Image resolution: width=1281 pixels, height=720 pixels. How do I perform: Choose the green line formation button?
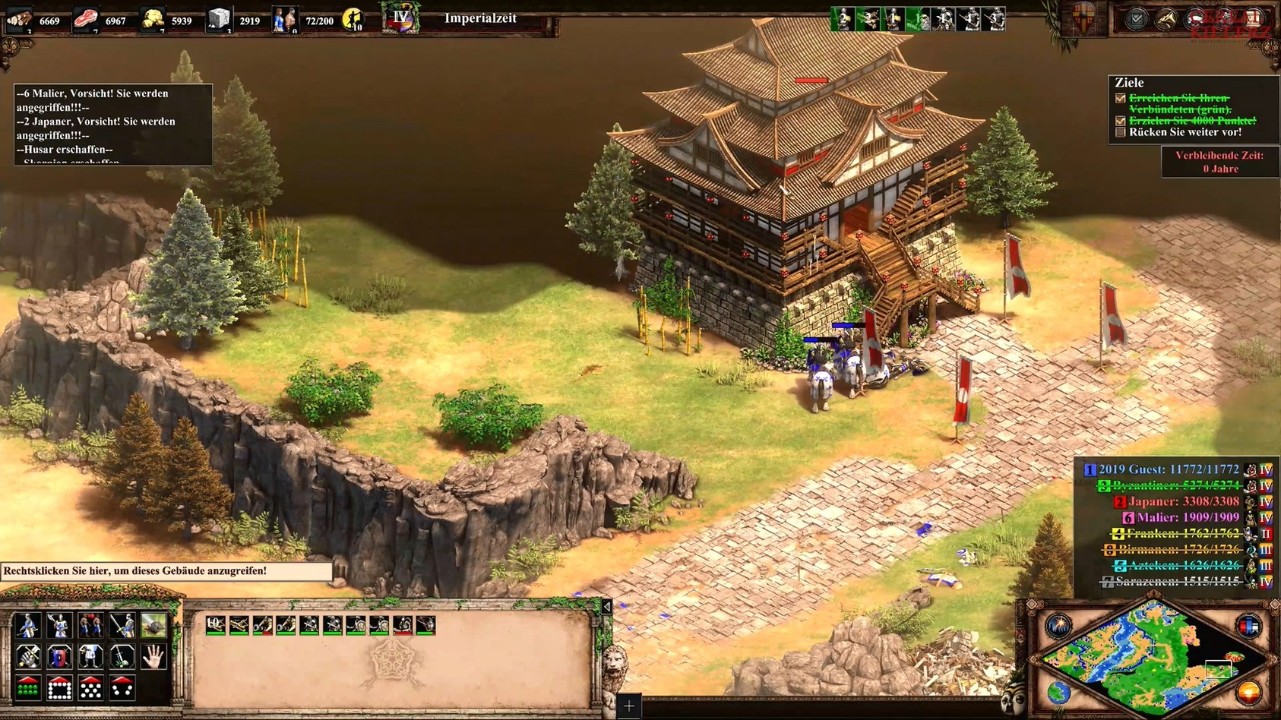point(27,688)
